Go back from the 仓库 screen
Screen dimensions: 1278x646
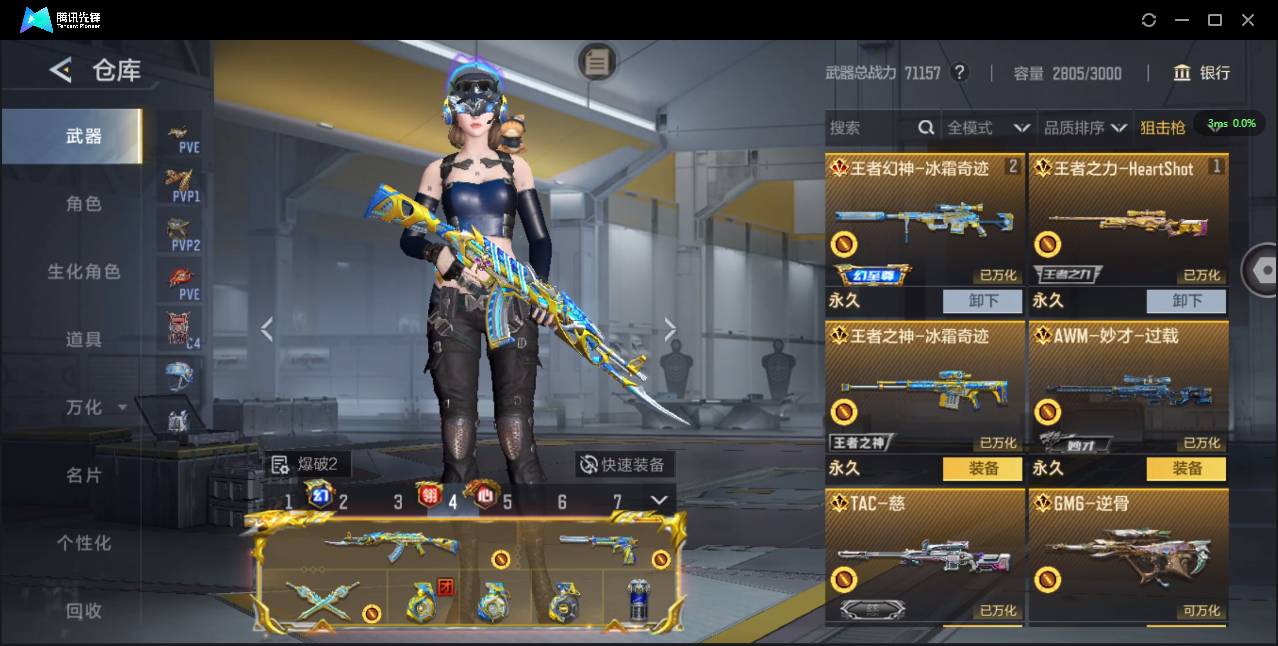[x=61, y=70]
